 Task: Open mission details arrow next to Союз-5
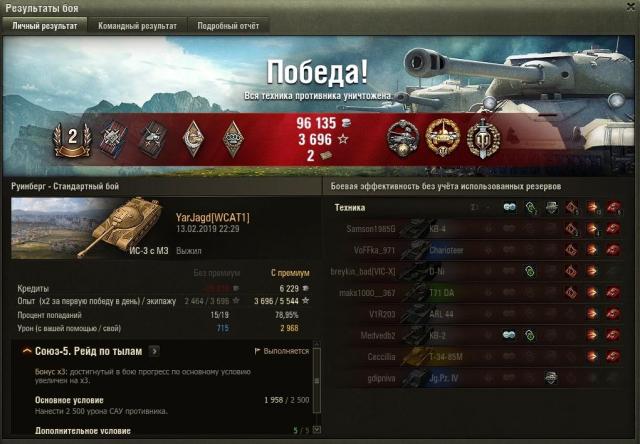click(153, 351)
